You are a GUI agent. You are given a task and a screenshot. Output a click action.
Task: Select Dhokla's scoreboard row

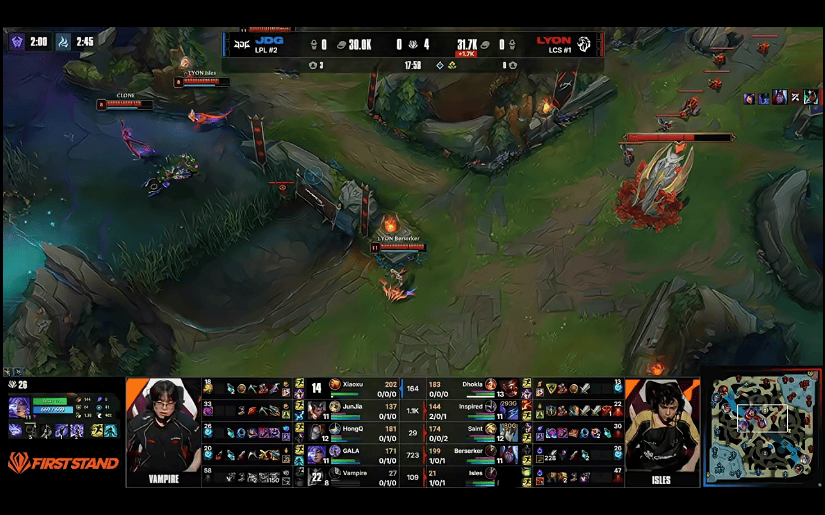click(x=470, y=388)
